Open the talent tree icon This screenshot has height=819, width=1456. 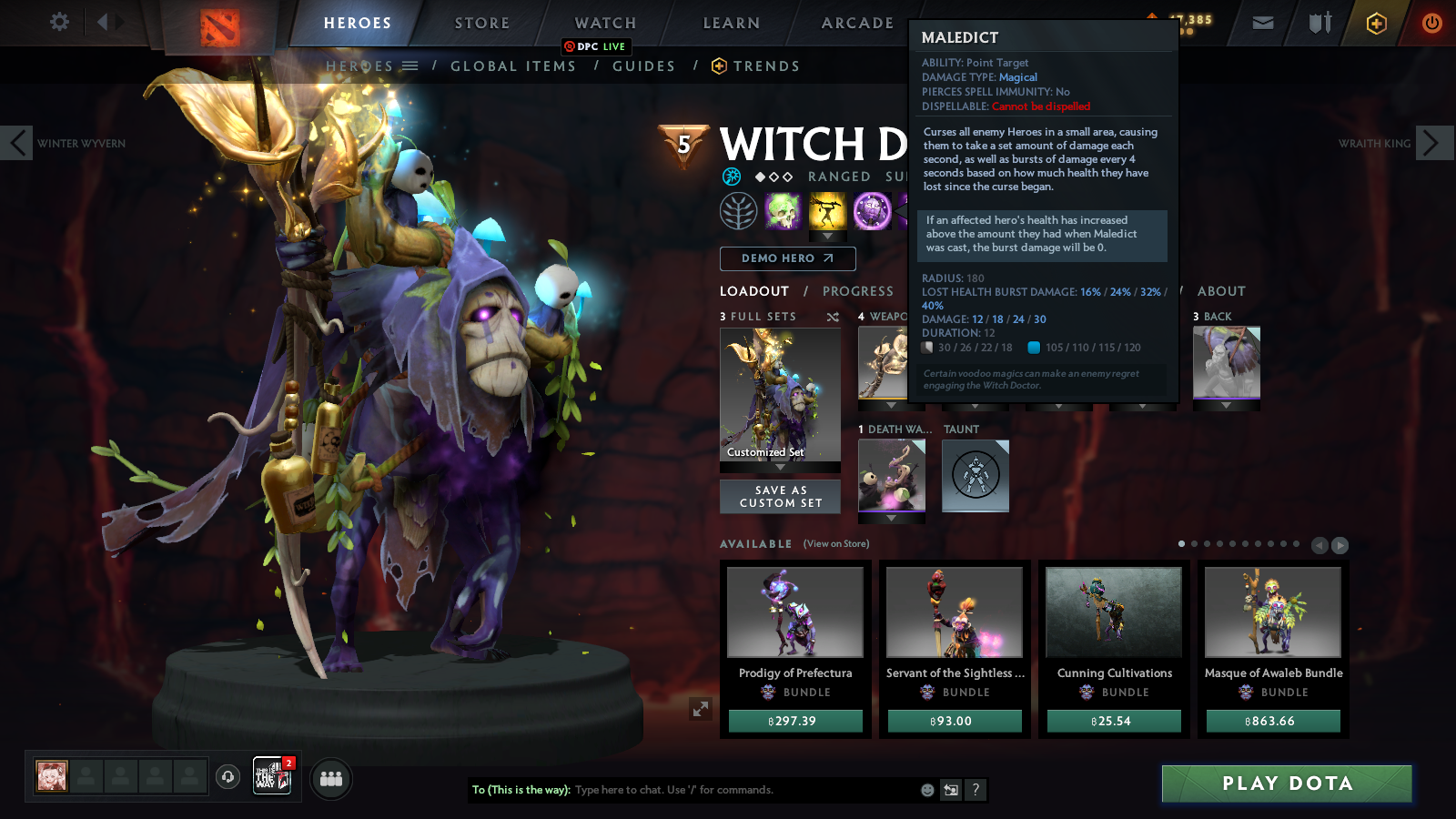pyautogui.click(x=739, y=210)
